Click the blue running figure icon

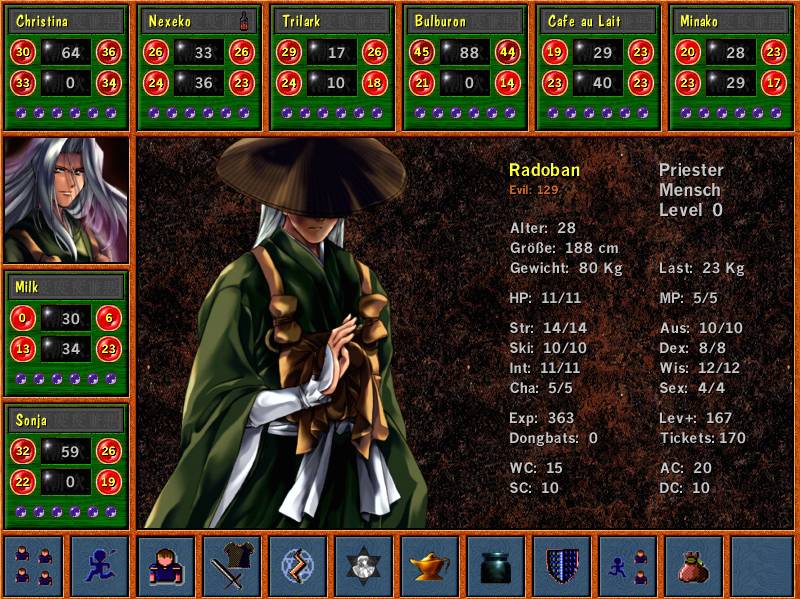100,566
